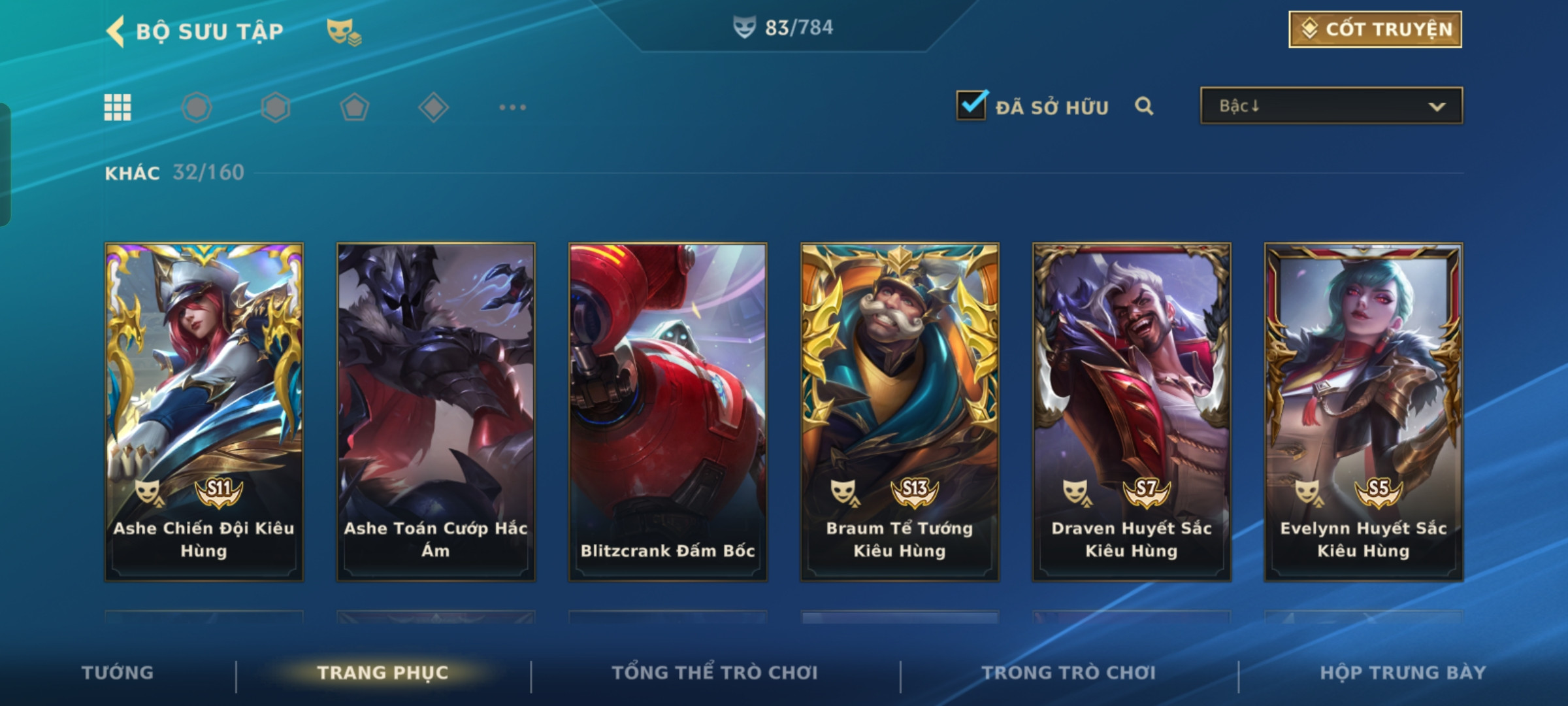
Task: Pick Draven Huyết Sắc Kiêu Hùng skin
Action: tap(1132, 412)
